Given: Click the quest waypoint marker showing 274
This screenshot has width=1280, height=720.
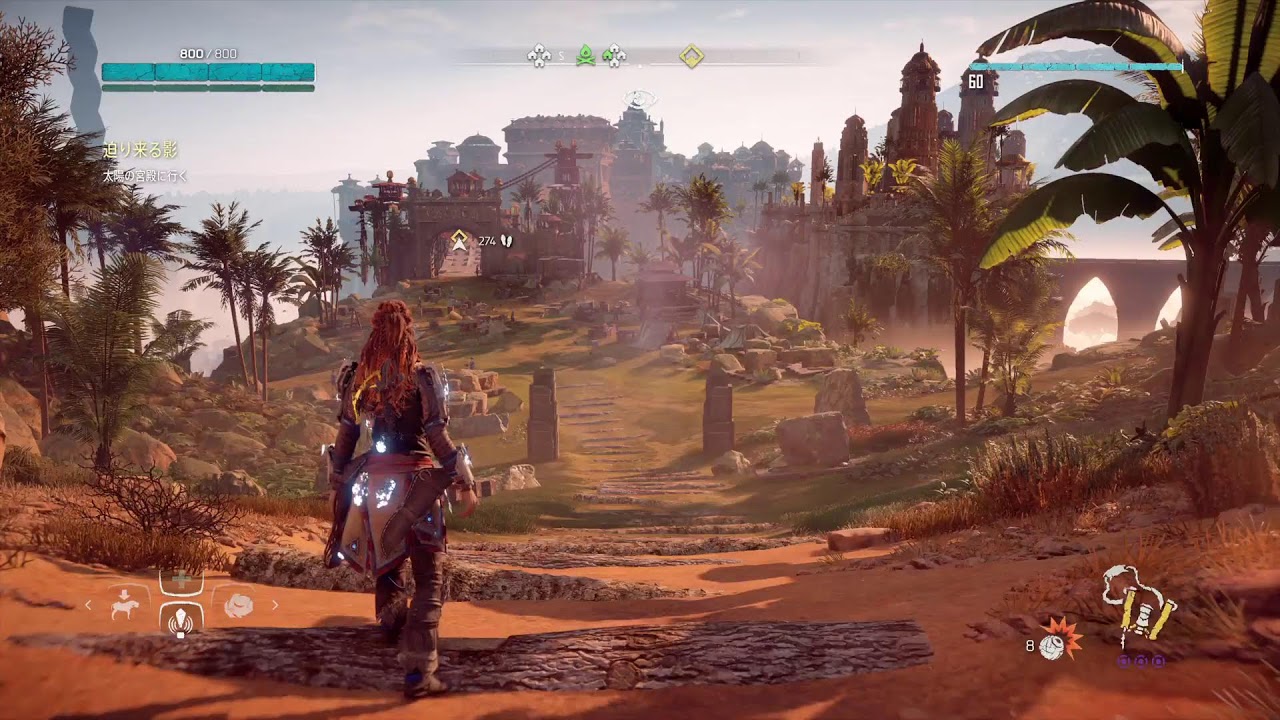Looking at the screenshot, I should 459,240.
